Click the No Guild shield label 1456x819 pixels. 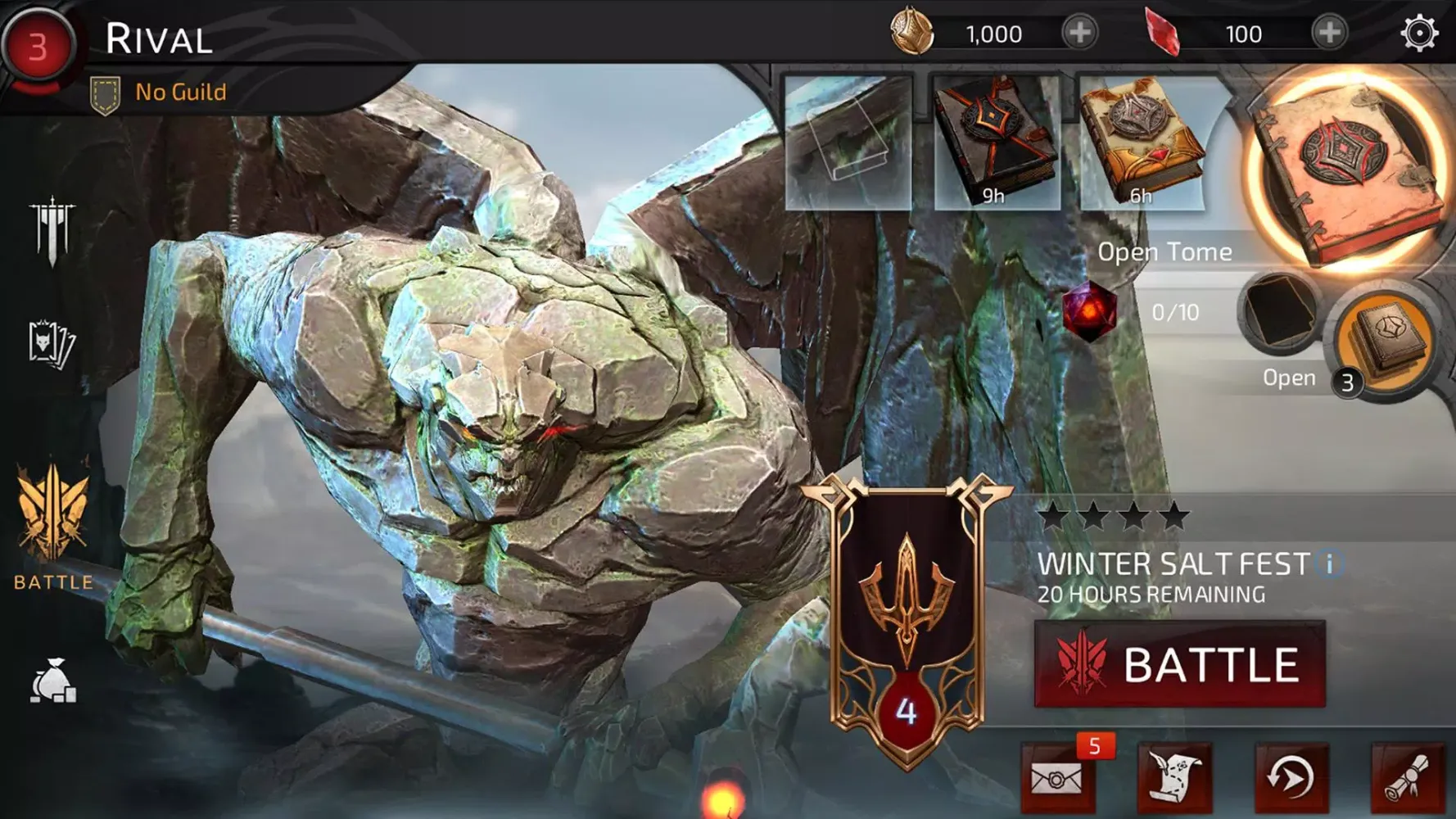[159, 93]
